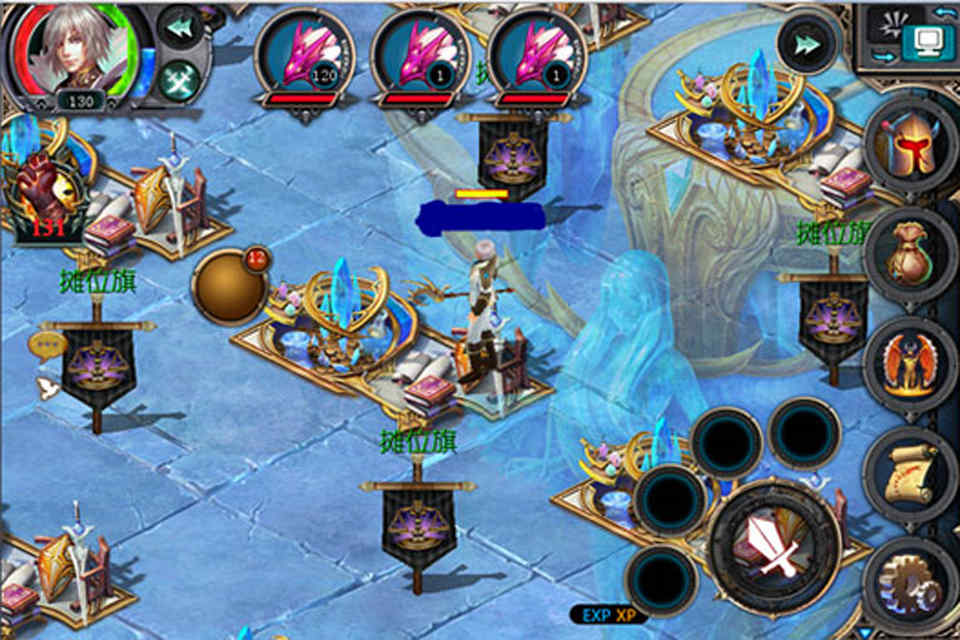Toggle the crossed swords combat mode button

point(181,78)
